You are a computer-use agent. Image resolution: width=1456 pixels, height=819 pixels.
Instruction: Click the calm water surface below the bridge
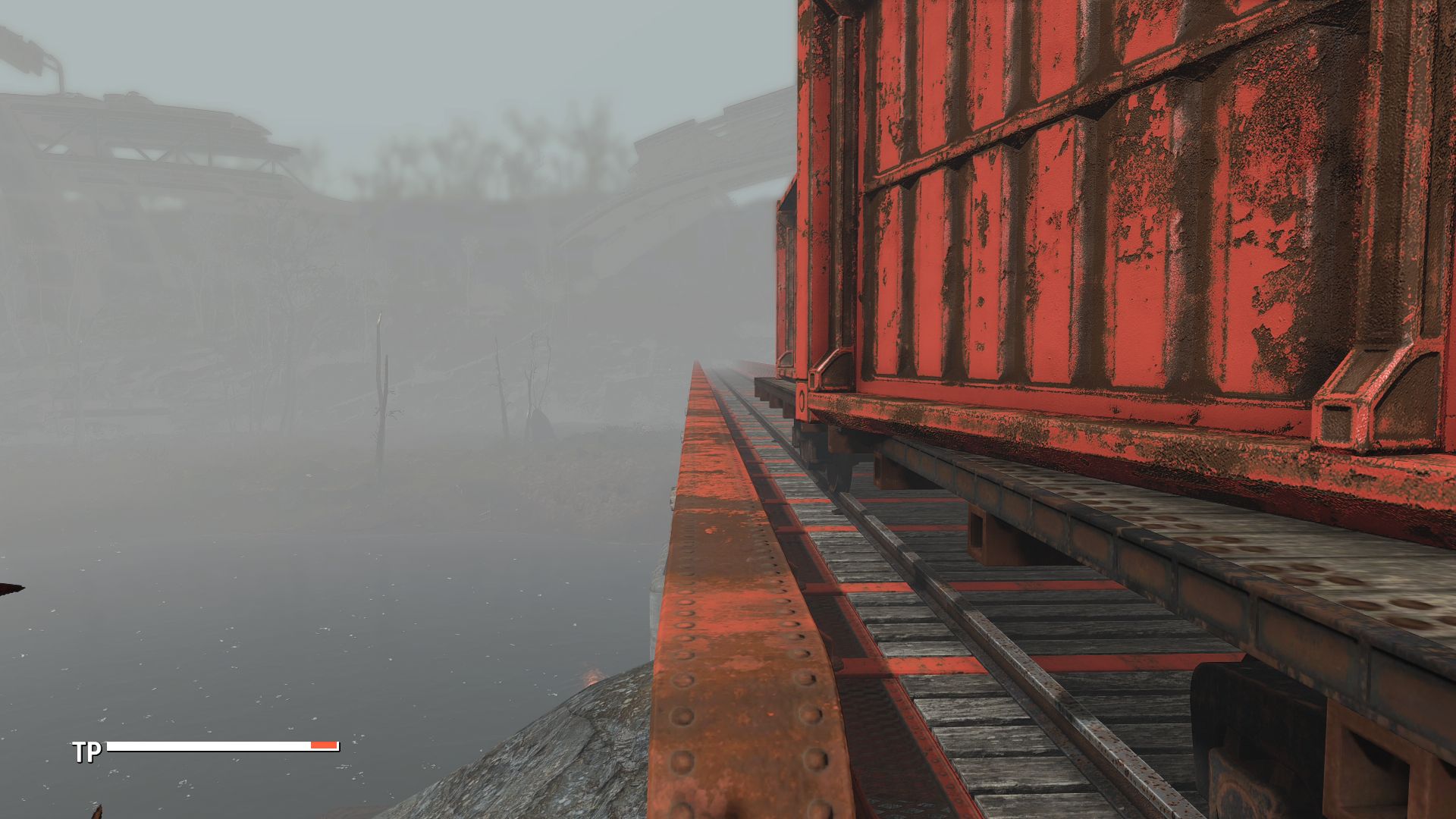[303, 607]
